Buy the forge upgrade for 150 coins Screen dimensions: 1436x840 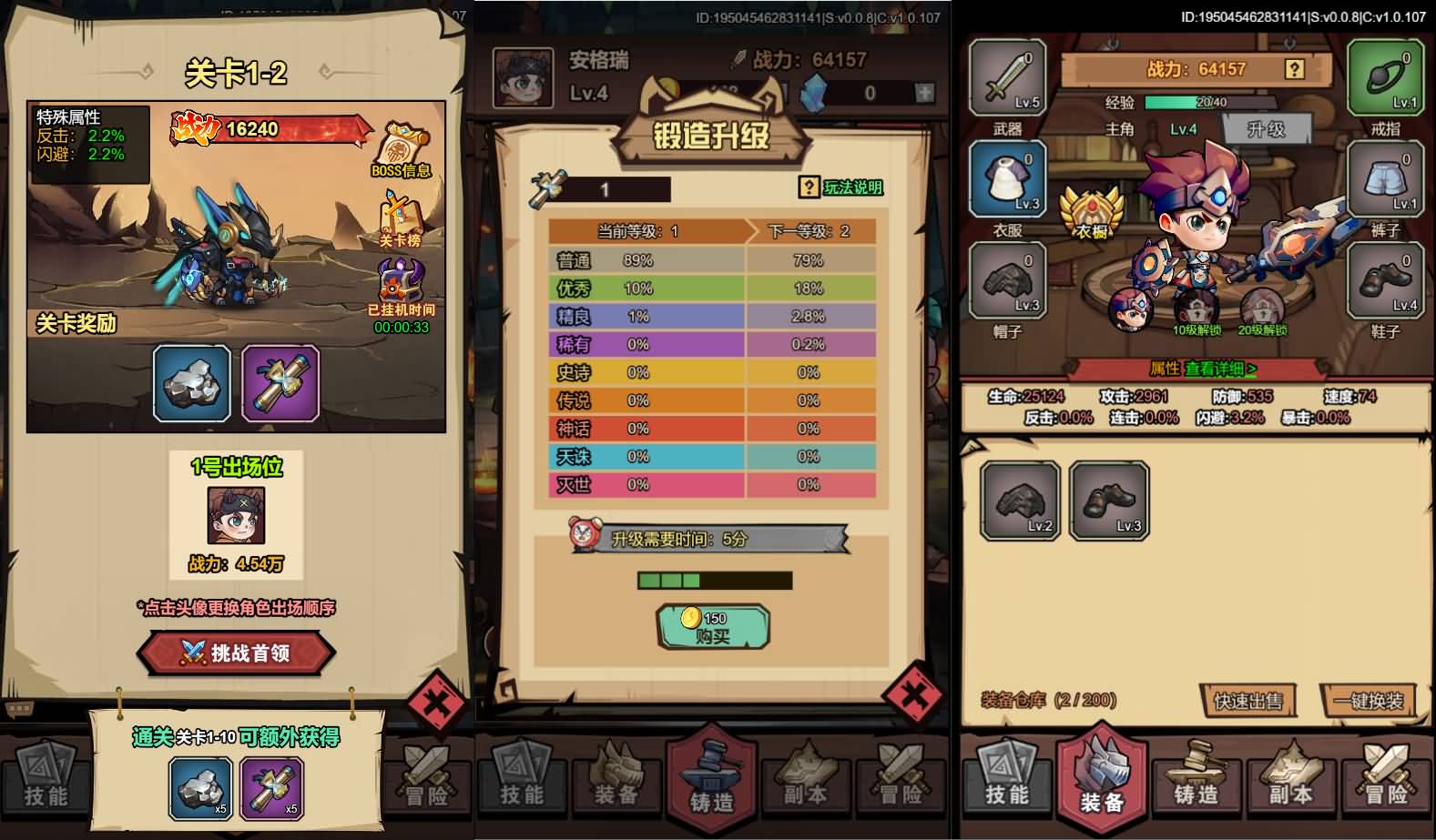pyautogui.click(x=713, y=627)
